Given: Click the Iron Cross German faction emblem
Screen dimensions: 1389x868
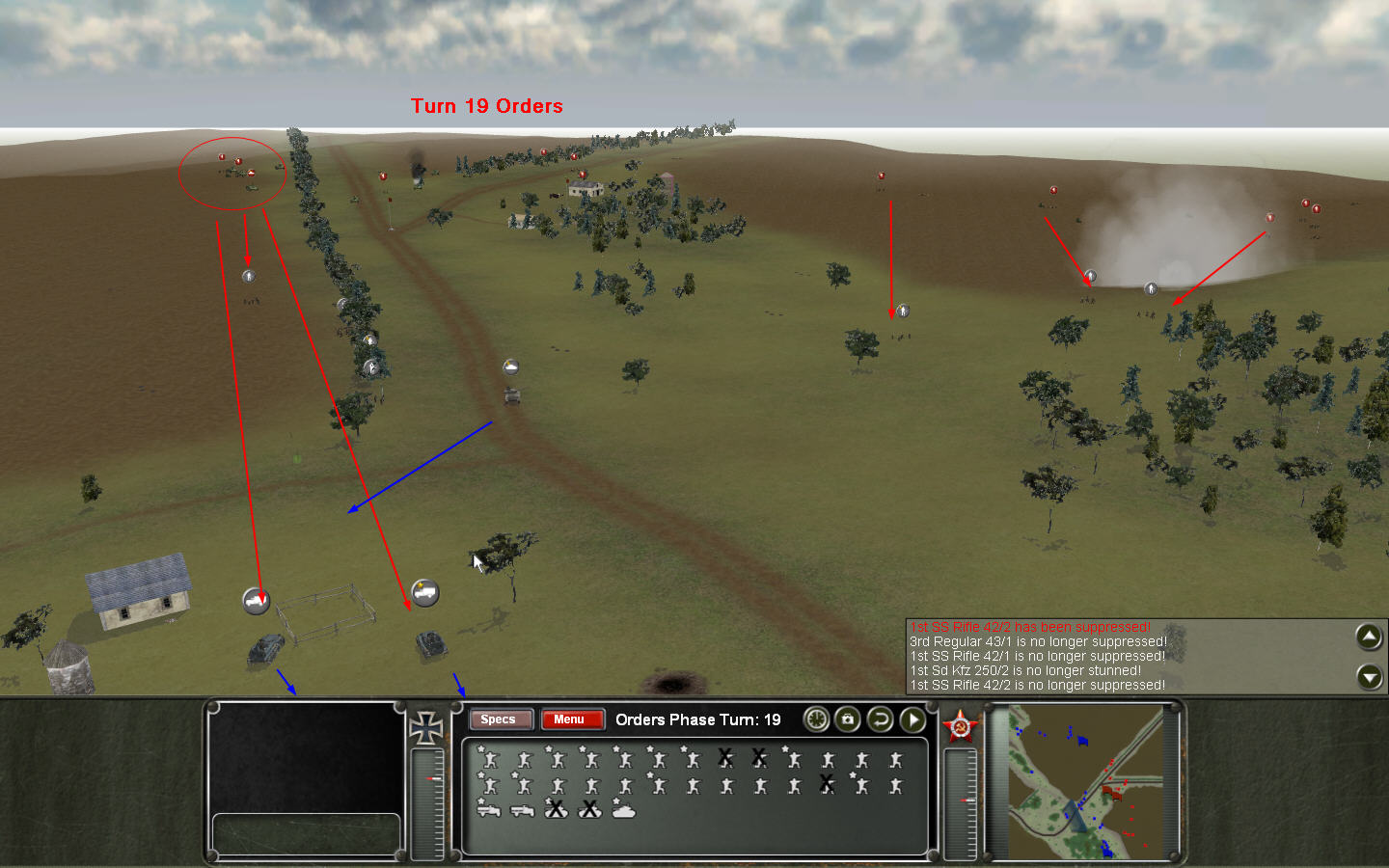Looking at the screenshot, I should tap(425, 728).
